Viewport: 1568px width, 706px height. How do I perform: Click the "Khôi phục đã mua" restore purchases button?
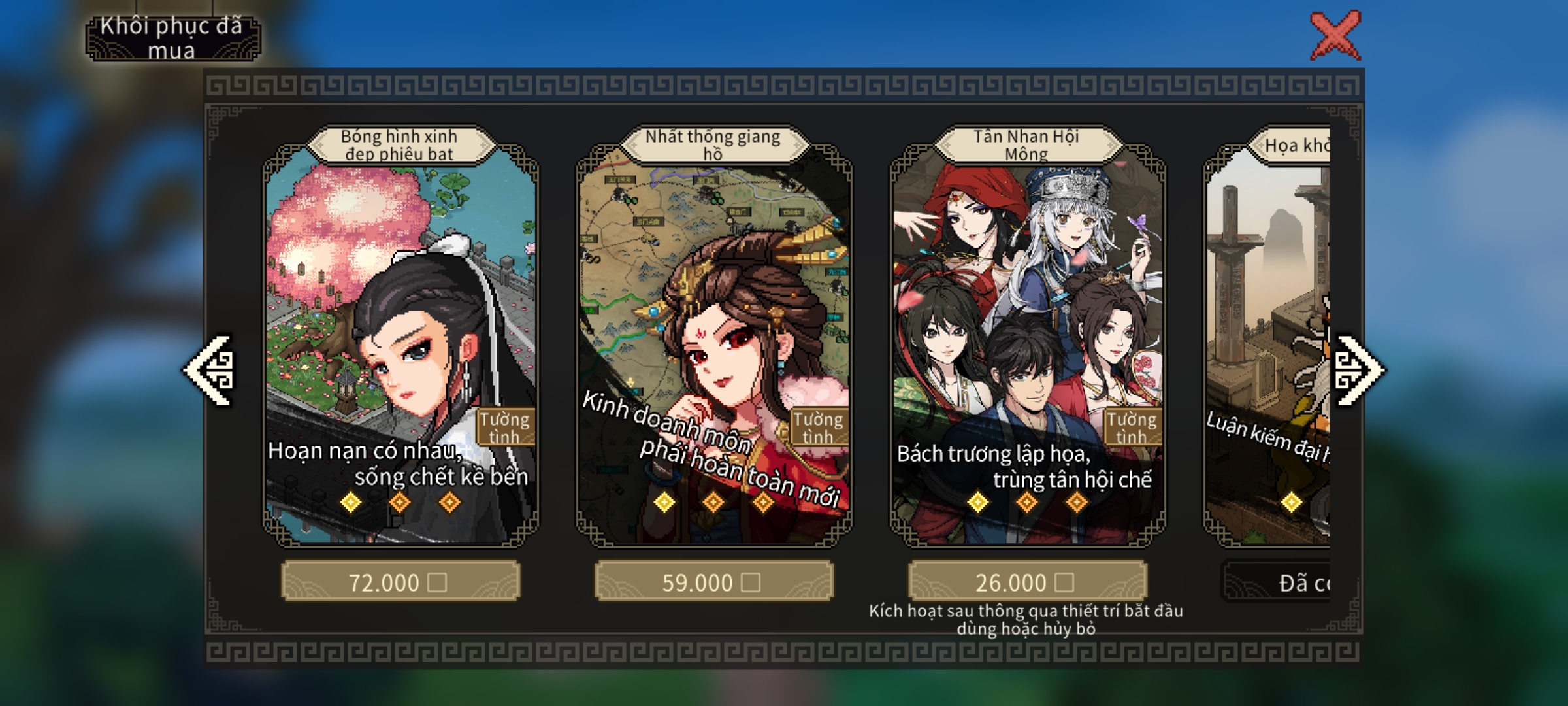click(172, 39)
